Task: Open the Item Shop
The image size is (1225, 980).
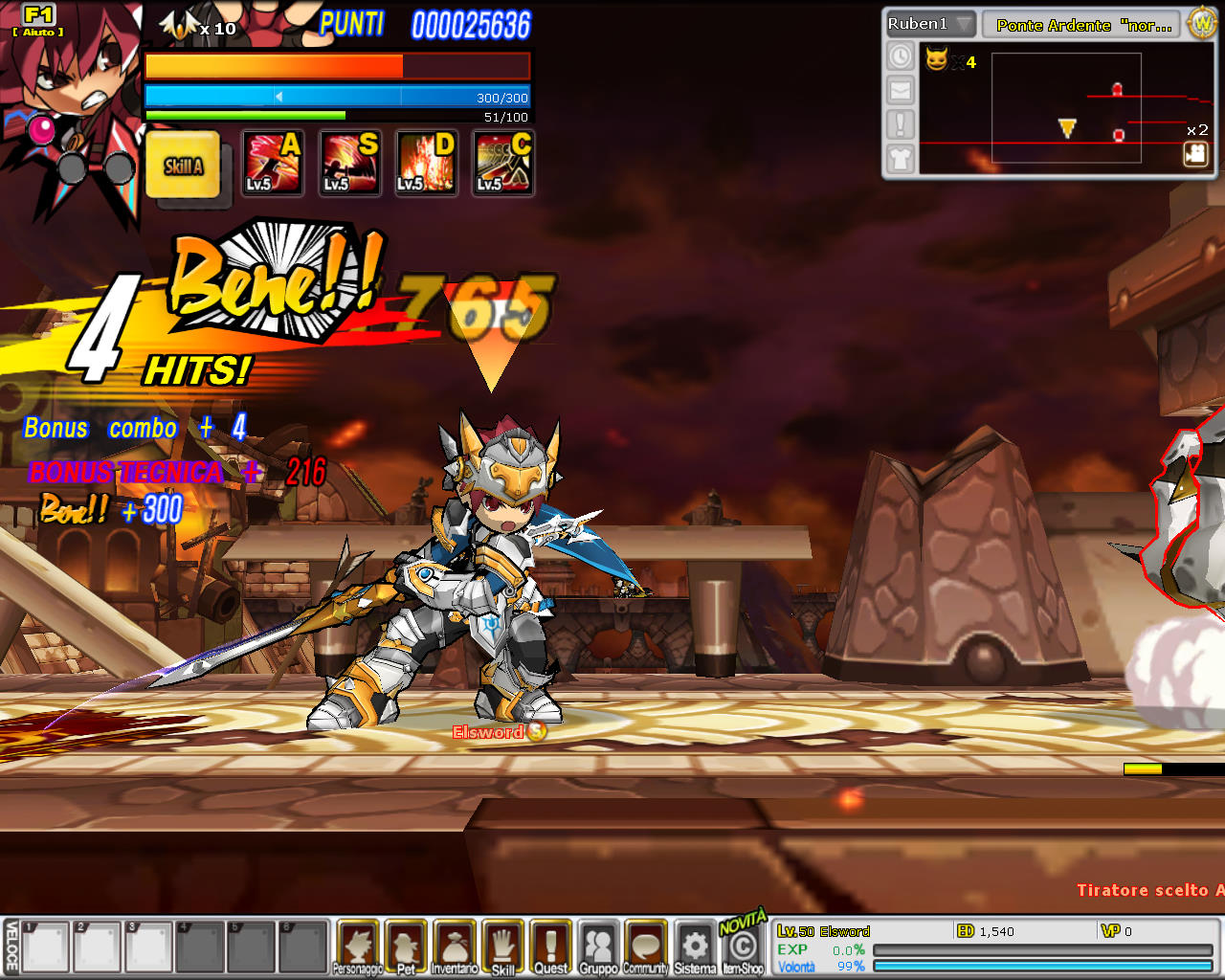Action: point(743,947)
